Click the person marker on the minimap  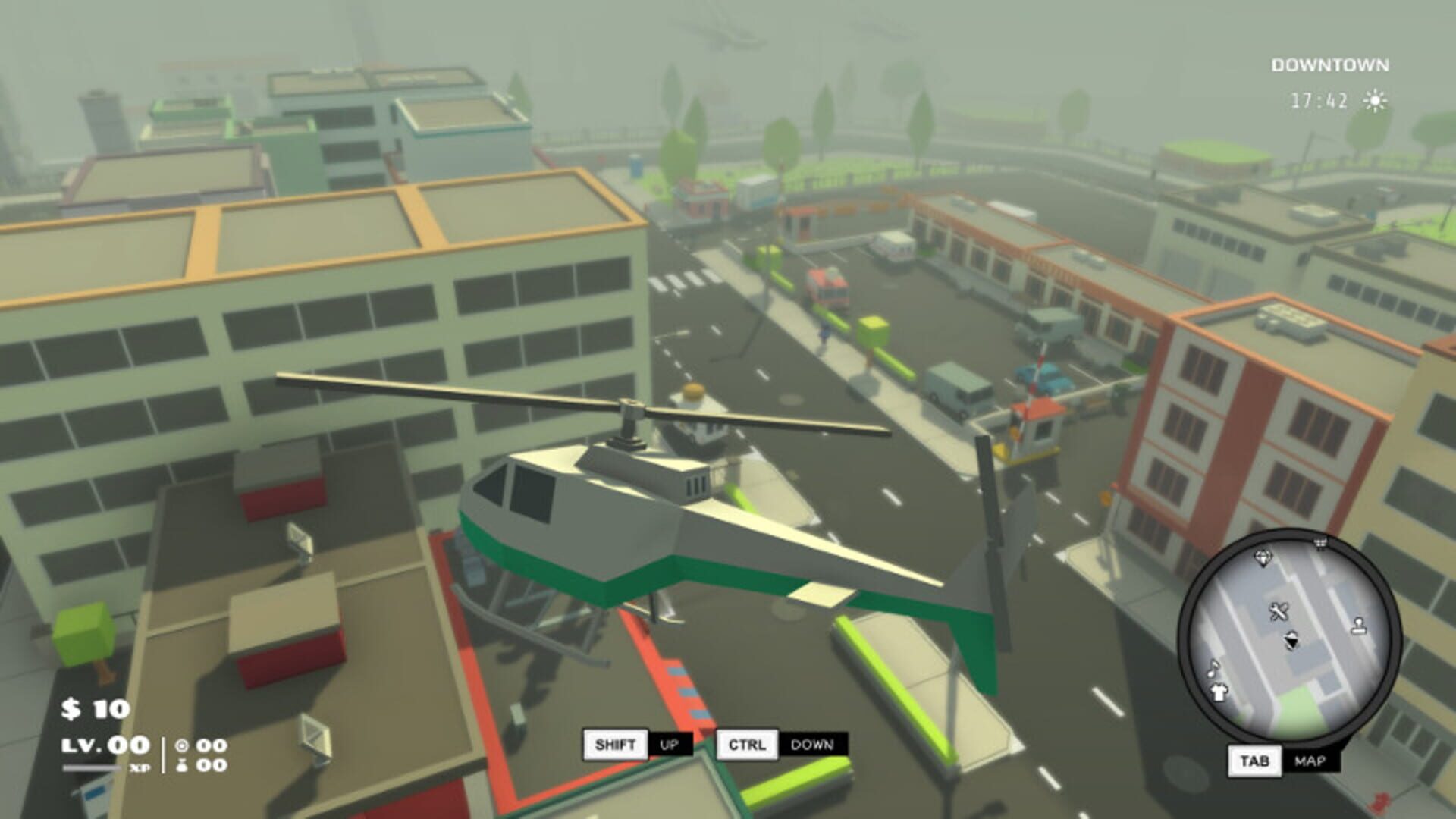[1359, 626]
